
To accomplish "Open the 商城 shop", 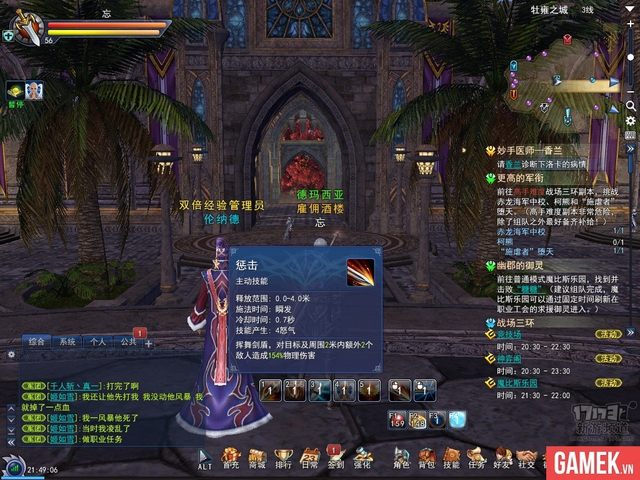I will (257, 456).
